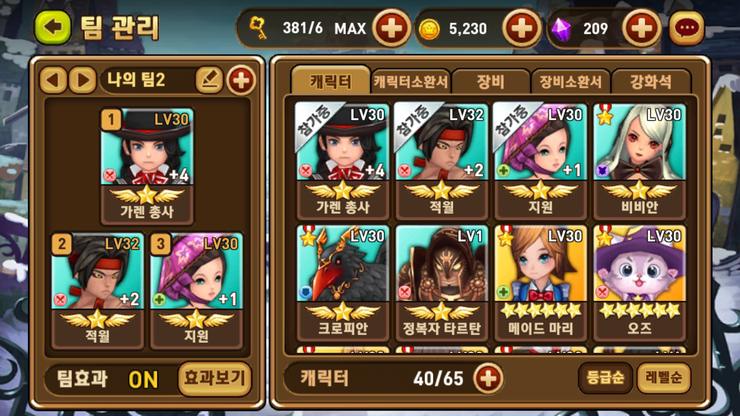740x416 pixels.
Task: Open the 장비소환서 tab
Action: [570, 81]
